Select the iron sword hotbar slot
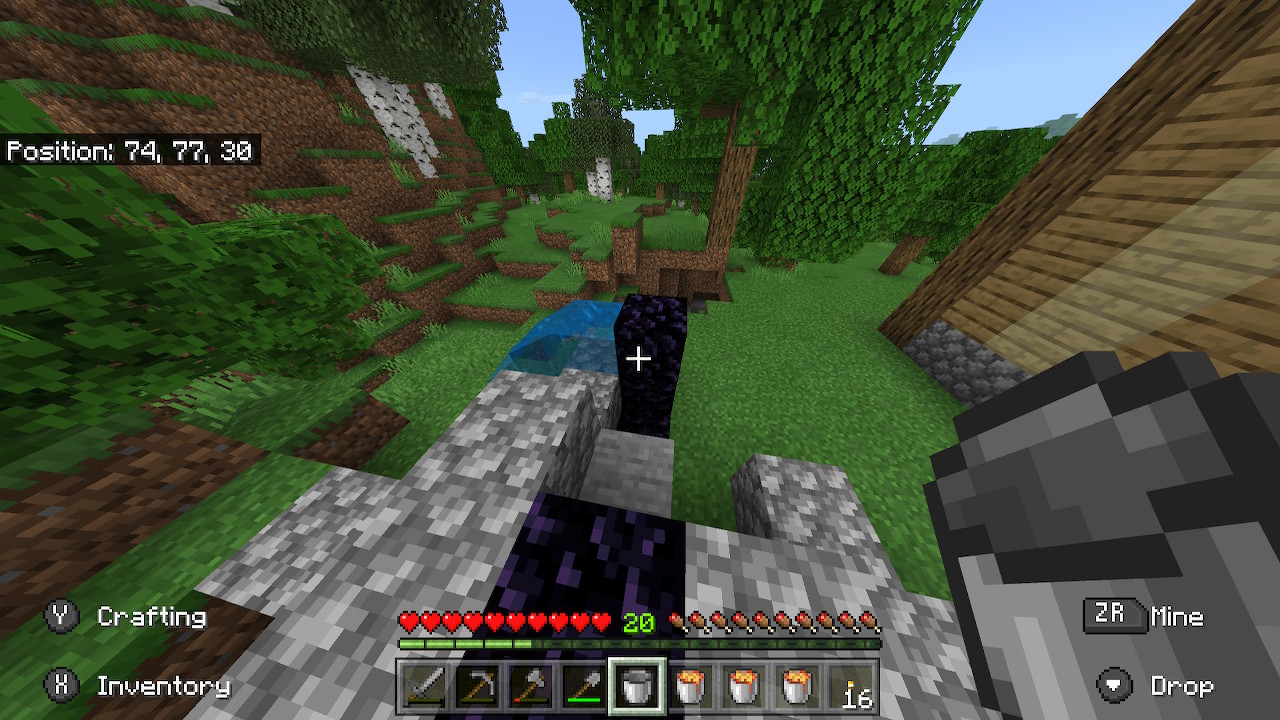1280x720 pixels. coord(421,687)
